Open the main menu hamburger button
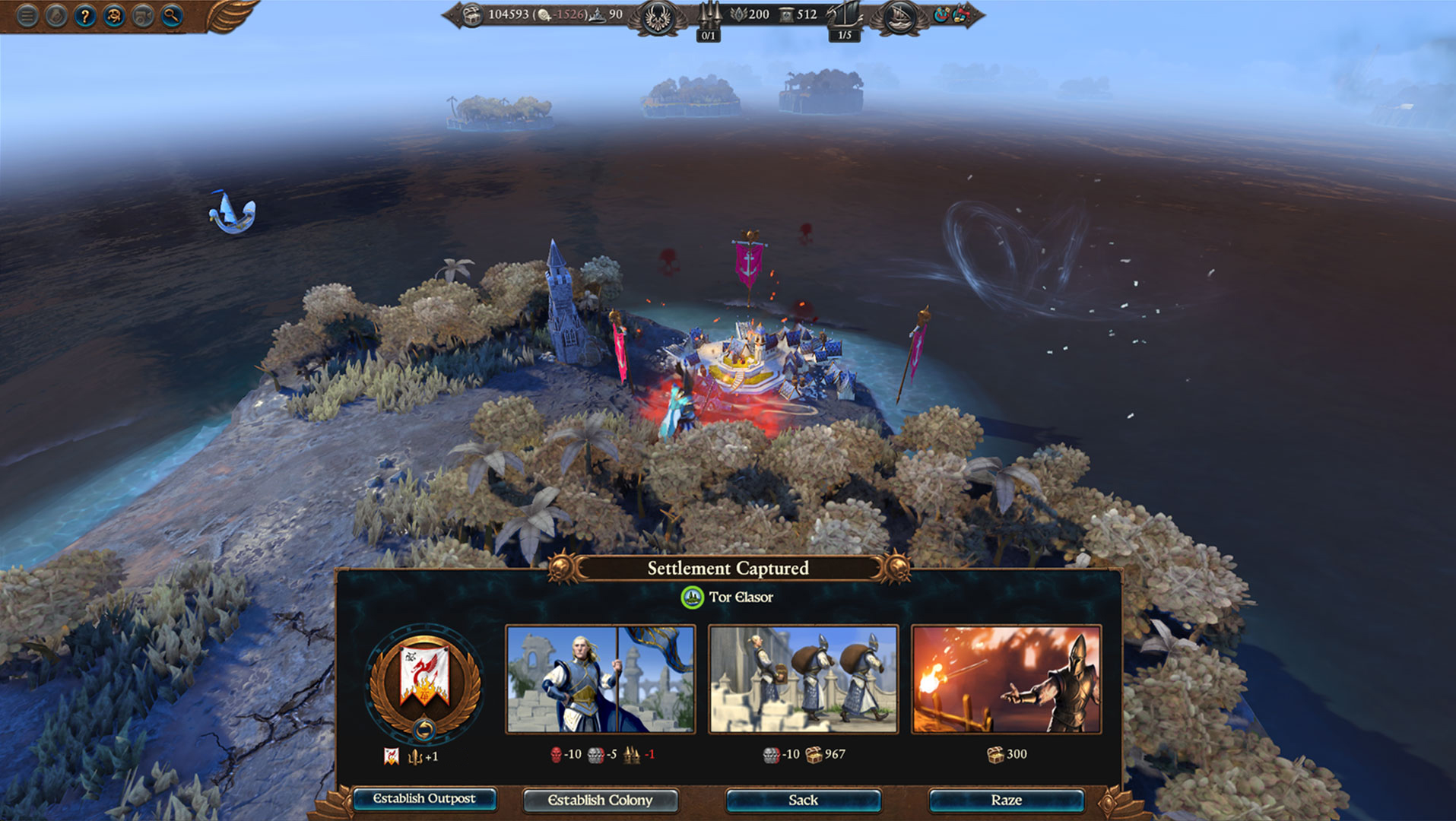The image size is (1456, 821). pyautogui.click(x=27, y=16)
